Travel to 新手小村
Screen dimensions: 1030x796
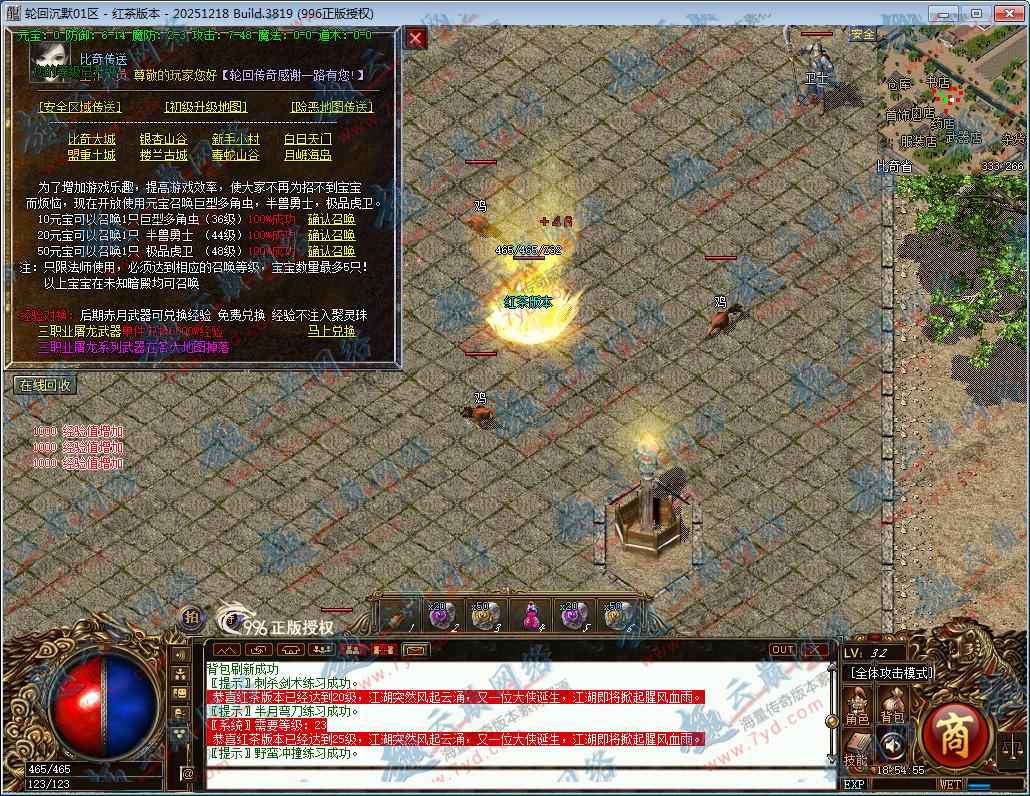tap(235, 140)
